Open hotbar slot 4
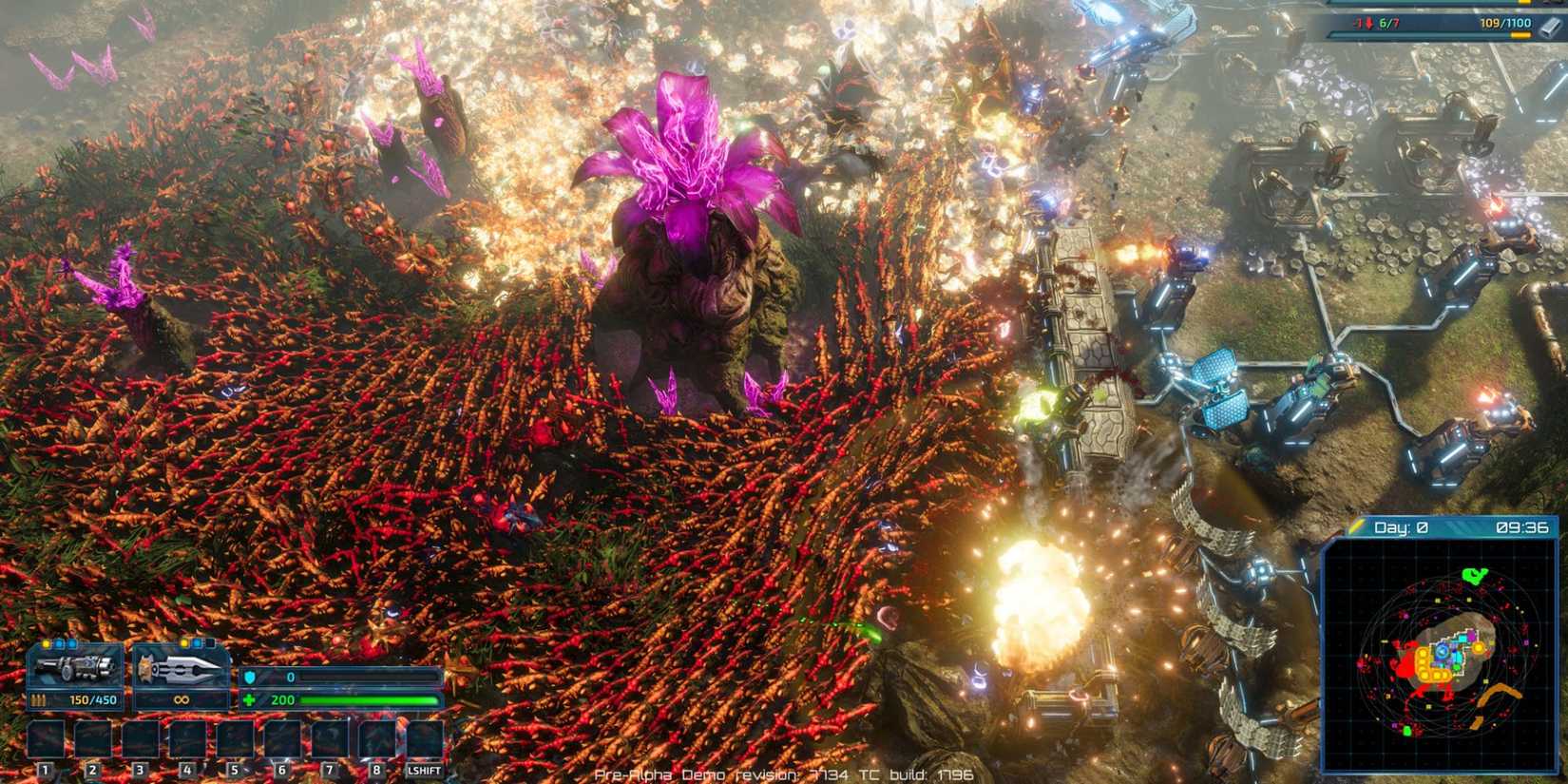Image resolution: width=1568 pixels, height=784 pixels. click(x=187, y=739)
